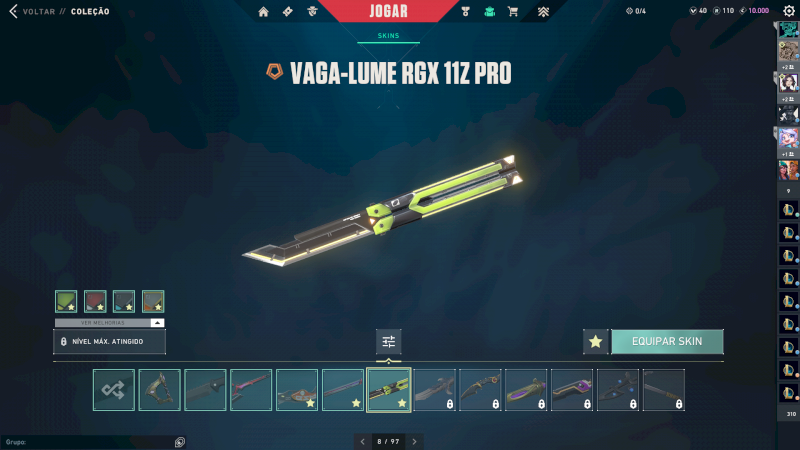The image size is (800, 450).
Task: Open the store shopping cart icon
Action: tap(513, 12)
